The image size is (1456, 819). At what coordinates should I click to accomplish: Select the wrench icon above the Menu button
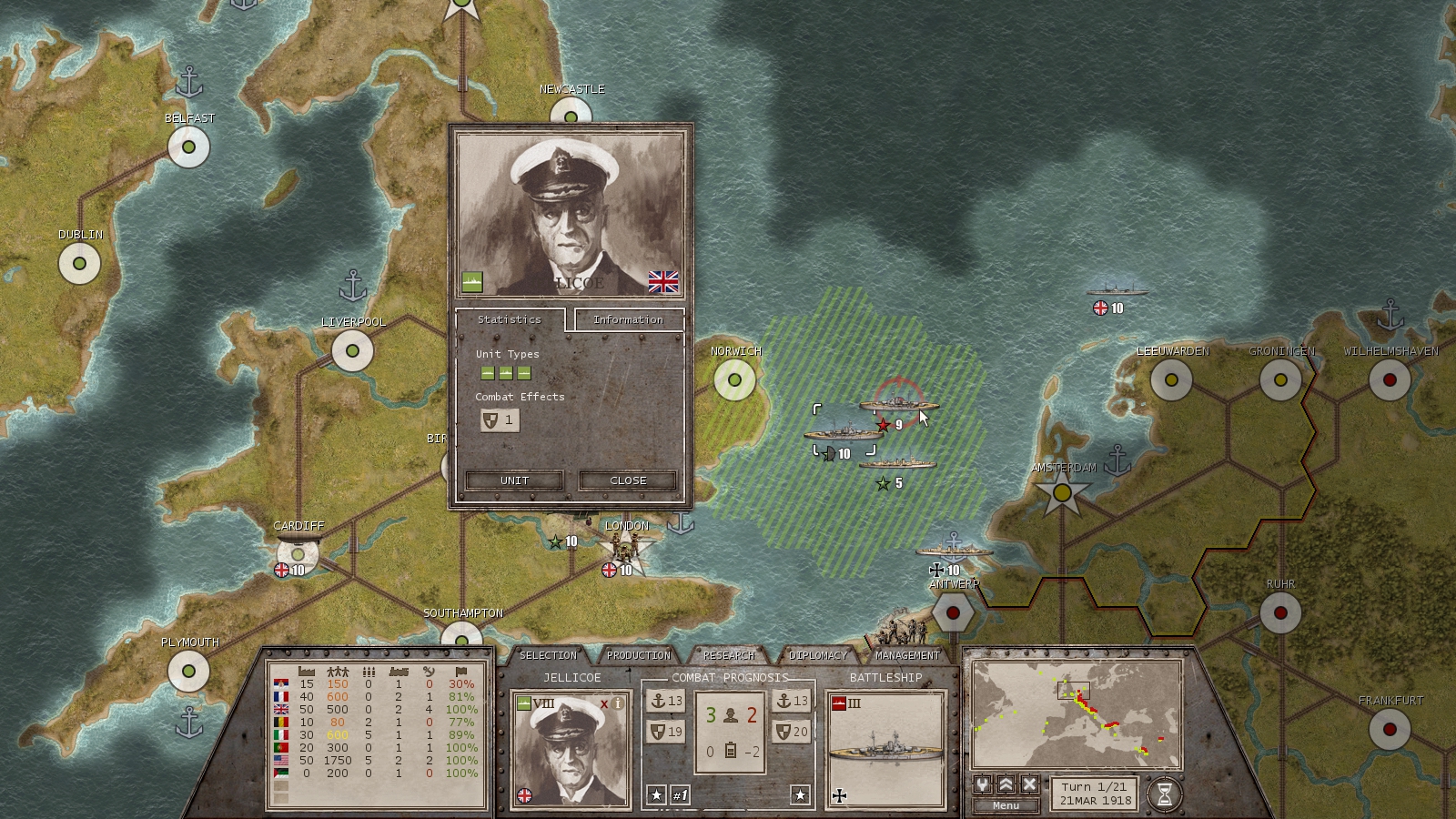[x=983, y=784]
